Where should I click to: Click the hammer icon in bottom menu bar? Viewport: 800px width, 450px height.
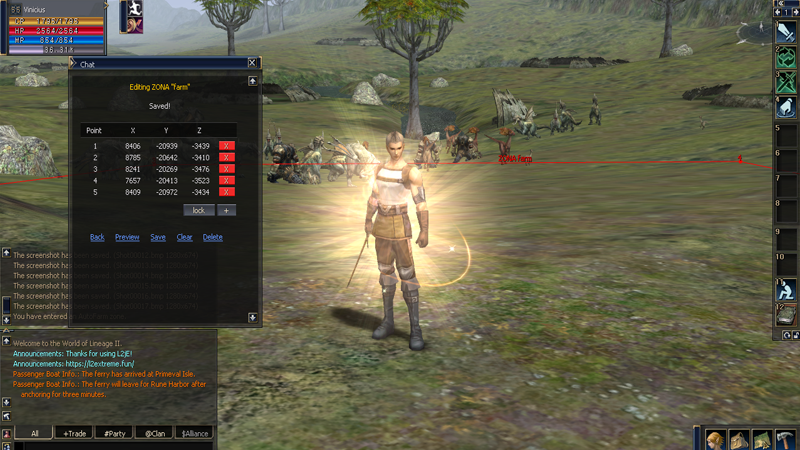tap(786, 439)
